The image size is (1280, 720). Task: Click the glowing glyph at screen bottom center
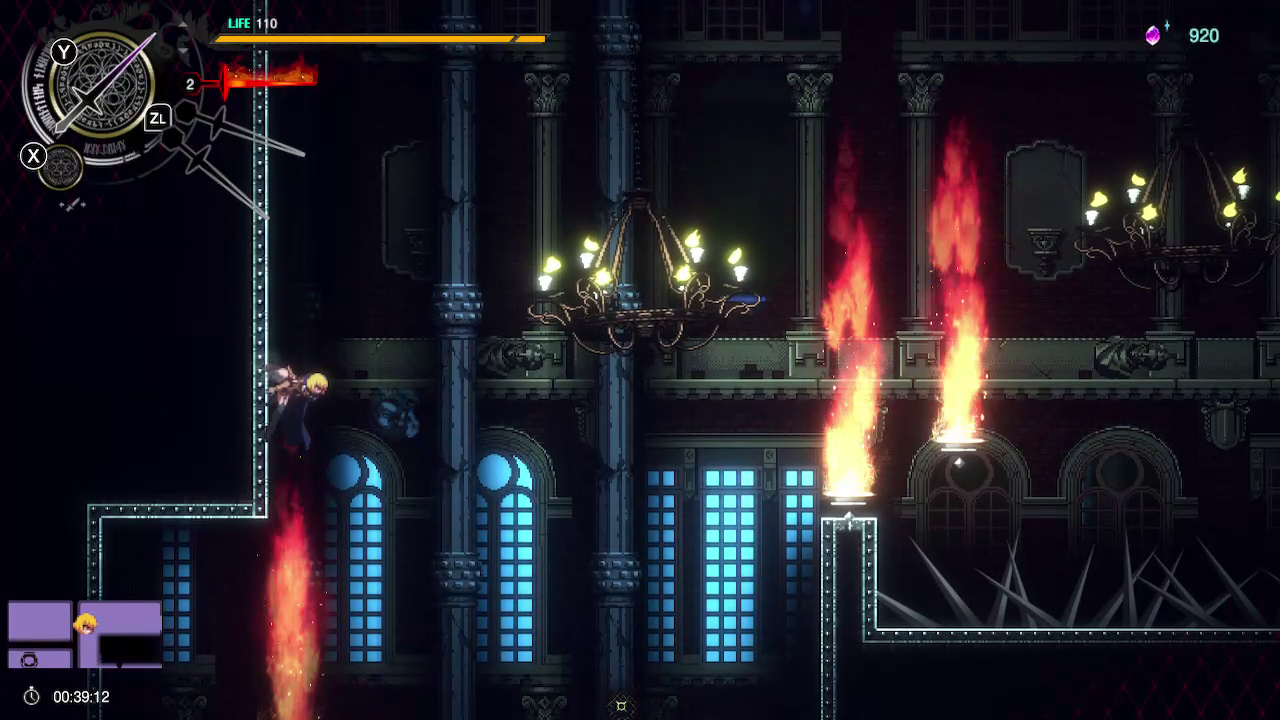tap(620, 706)
